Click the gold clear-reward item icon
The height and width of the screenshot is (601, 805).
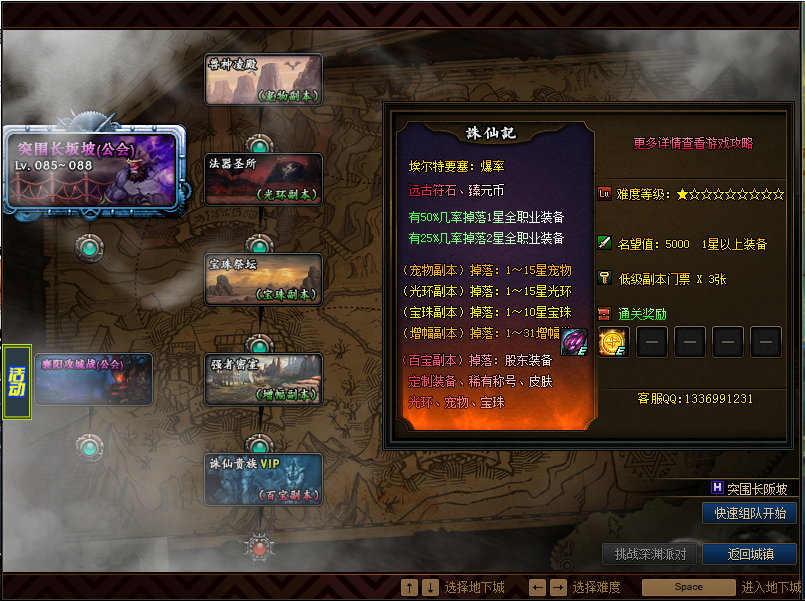pos(613,342)
